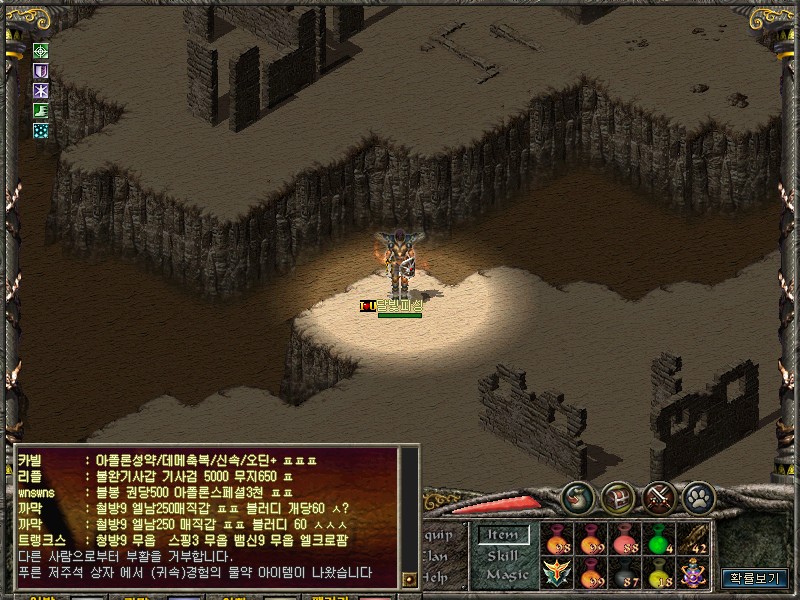Open the paw print pet button
800x600 pixels.
699,496
